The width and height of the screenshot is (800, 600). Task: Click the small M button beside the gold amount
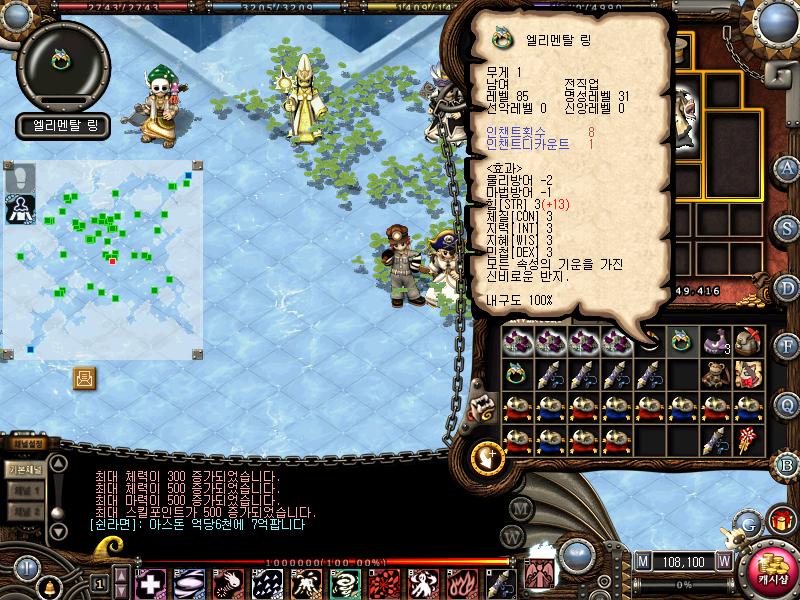pos(642,561)
